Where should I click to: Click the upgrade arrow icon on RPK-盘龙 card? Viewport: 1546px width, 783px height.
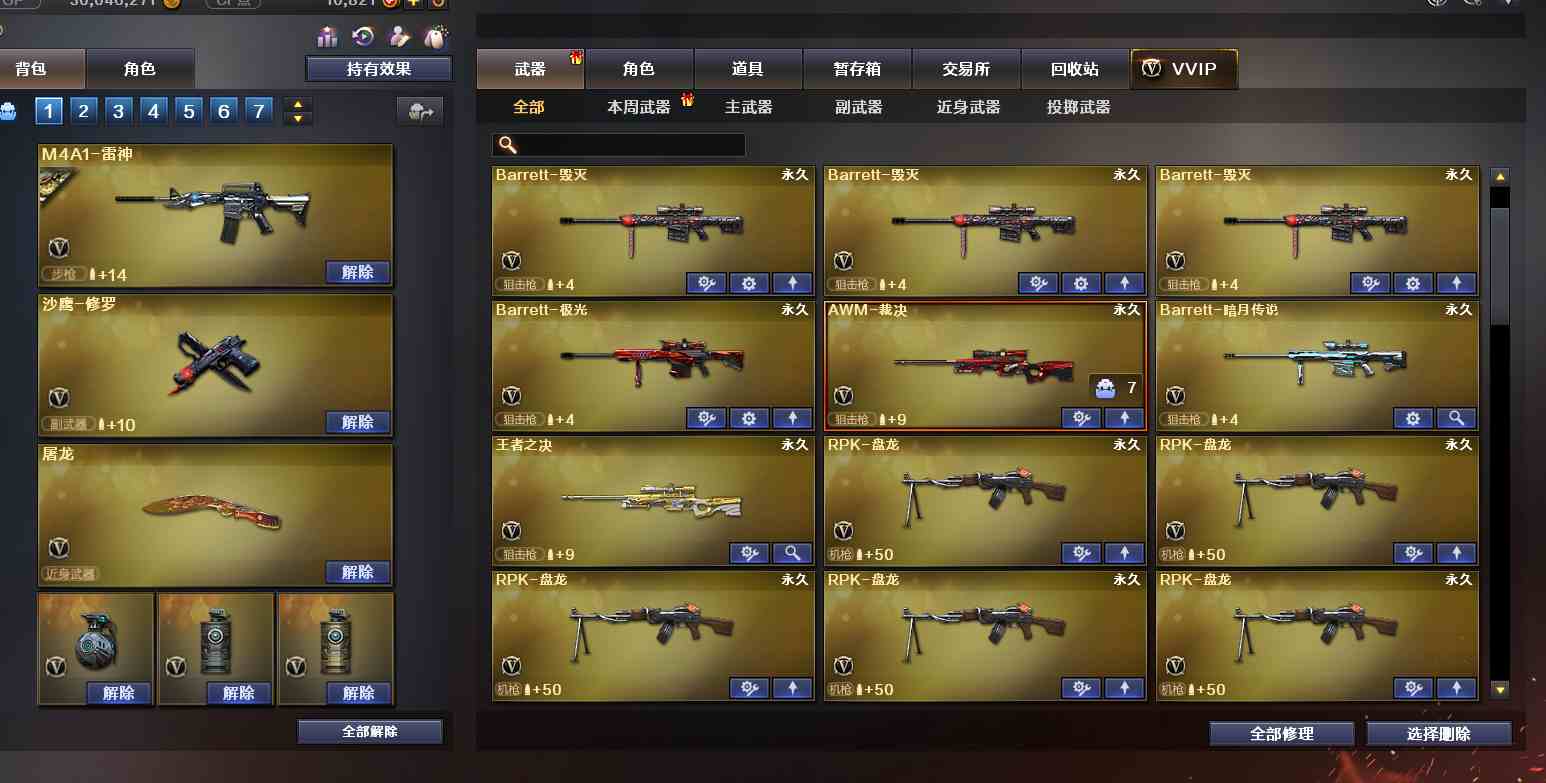click(x=1124, y=552)
